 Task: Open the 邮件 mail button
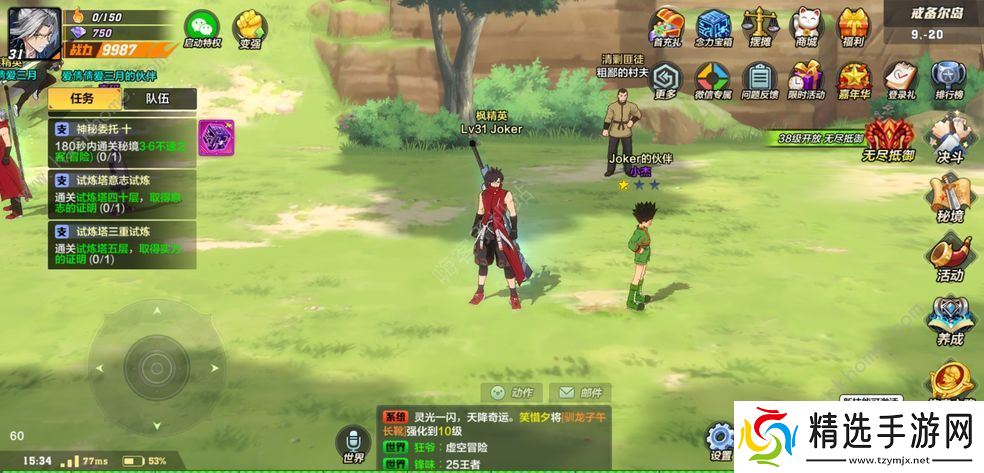580,392
